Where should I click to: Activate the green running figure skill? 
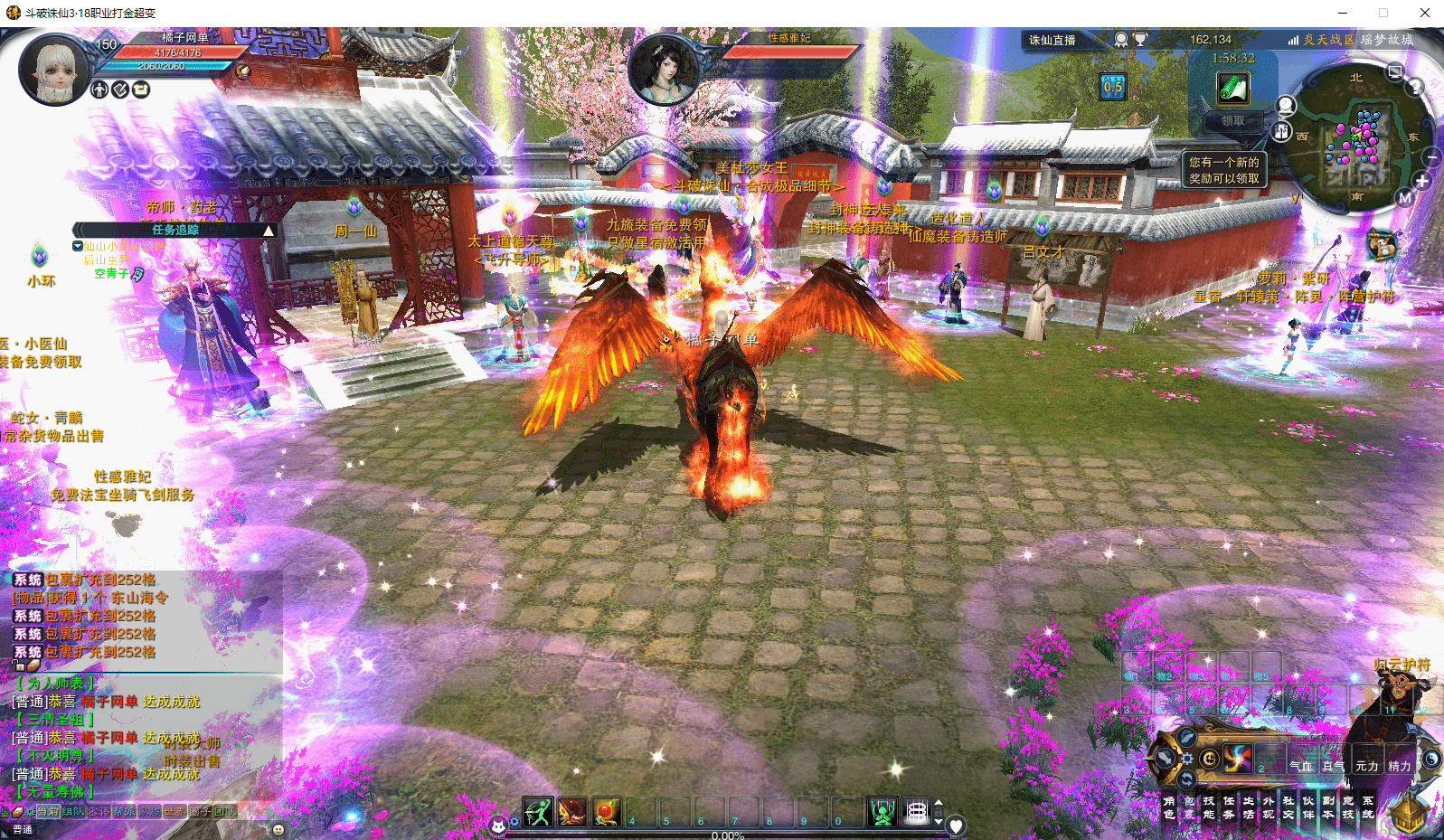click(538, 812)
